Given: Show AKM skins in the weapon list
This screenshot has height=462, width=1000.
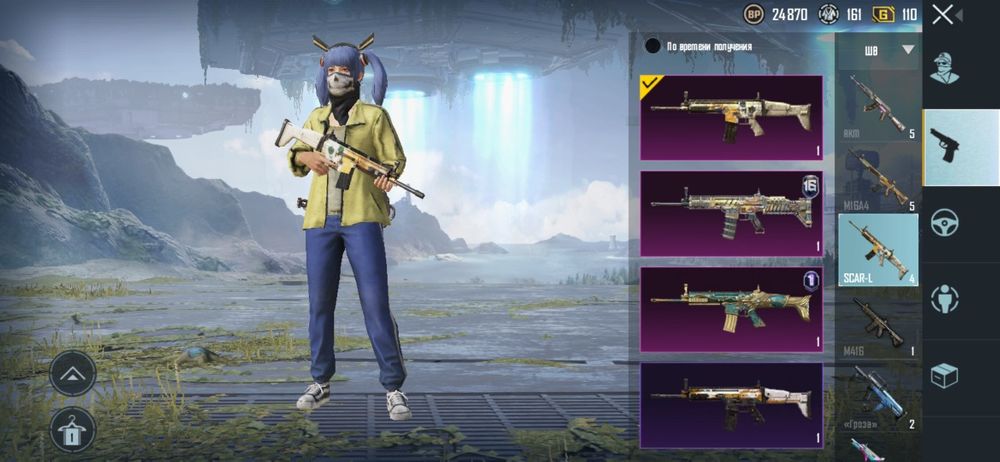Looking at the screenshot, I should (x=878, y=104).
